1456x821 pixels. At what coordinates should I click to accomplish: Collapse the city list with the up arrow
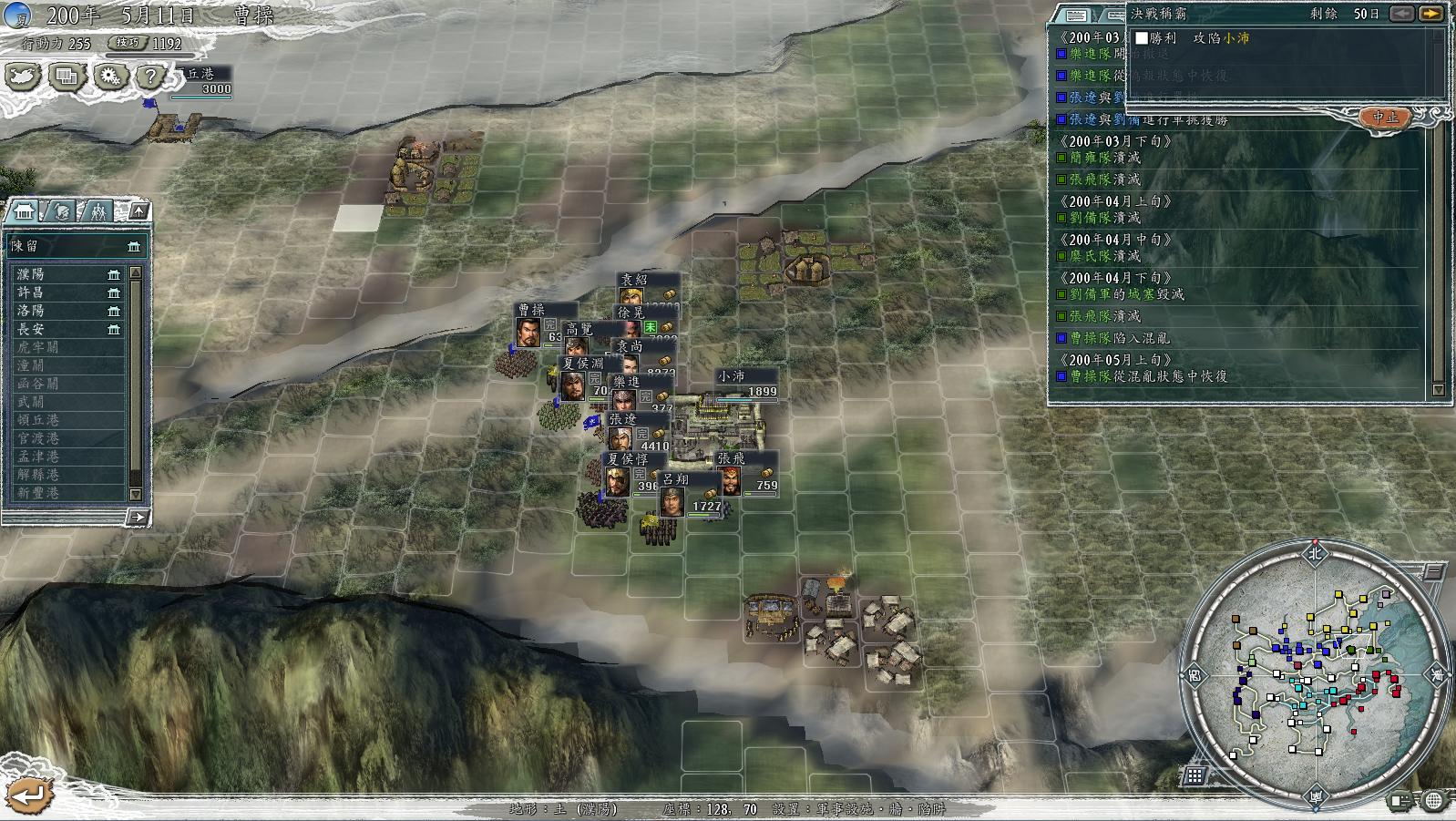(x=138, y=211)
